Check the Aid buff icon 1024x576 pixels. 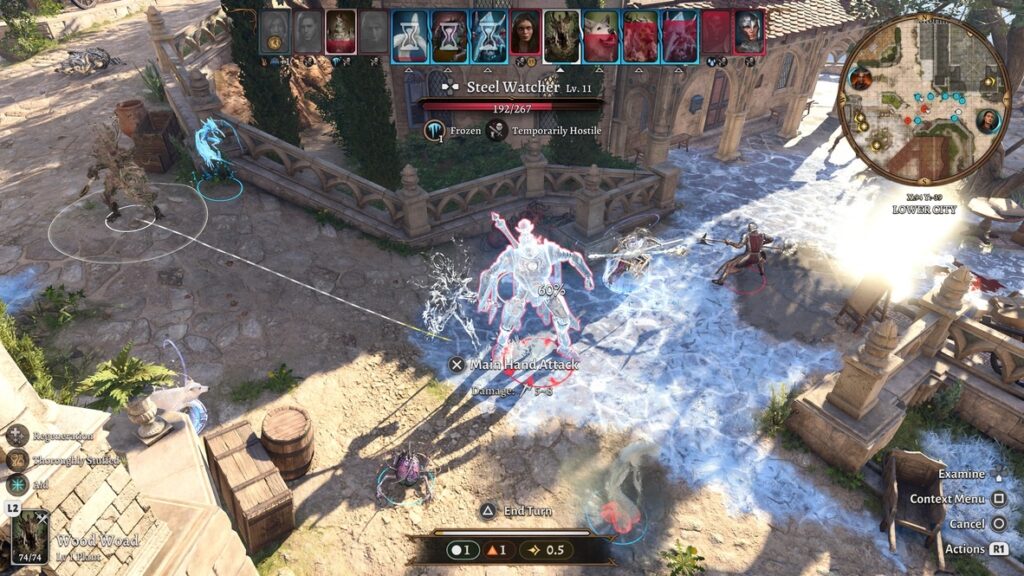click(17, 484)
